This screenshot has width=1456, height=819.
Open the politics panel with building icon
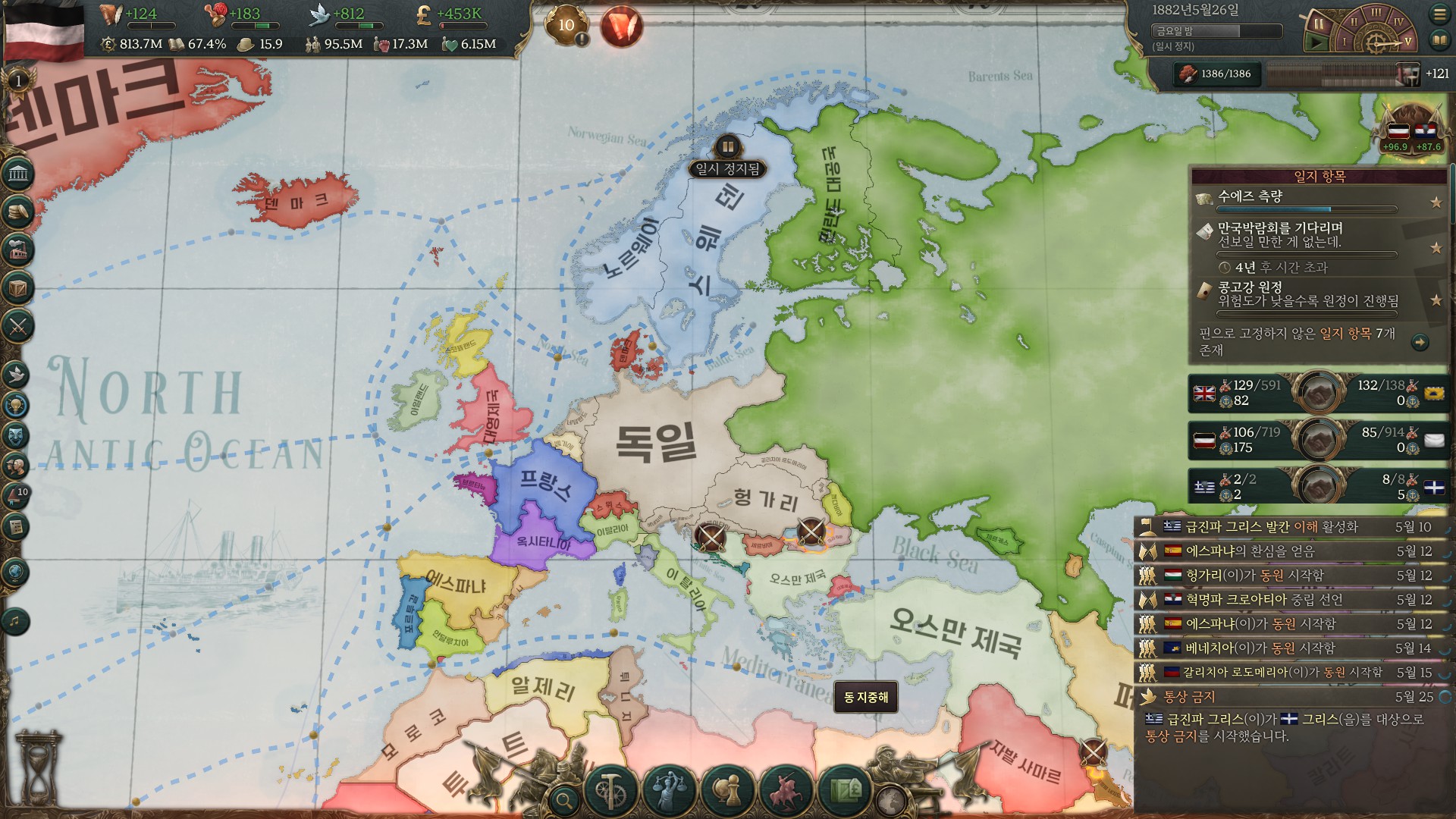18,175
